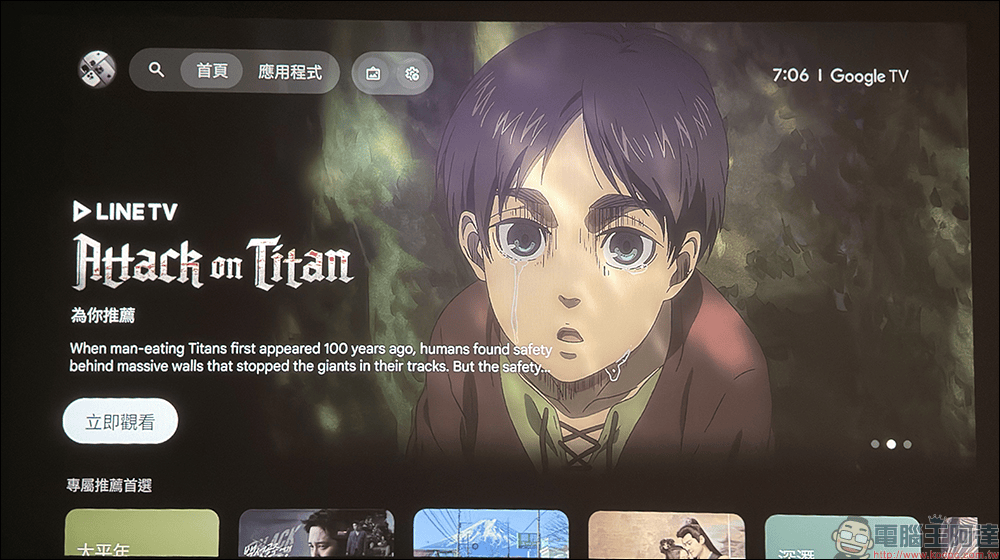Click the 立即觀看 watch now button

[x=120, y=421]
